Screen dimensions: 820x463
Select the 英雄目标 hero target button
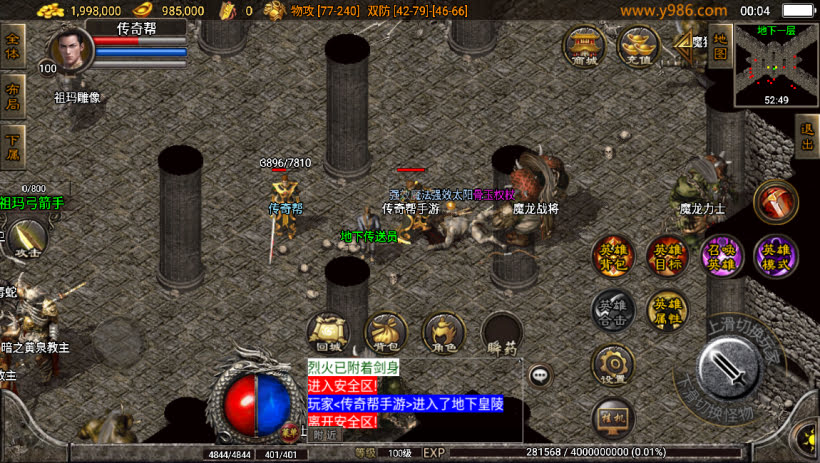[666, 256]
